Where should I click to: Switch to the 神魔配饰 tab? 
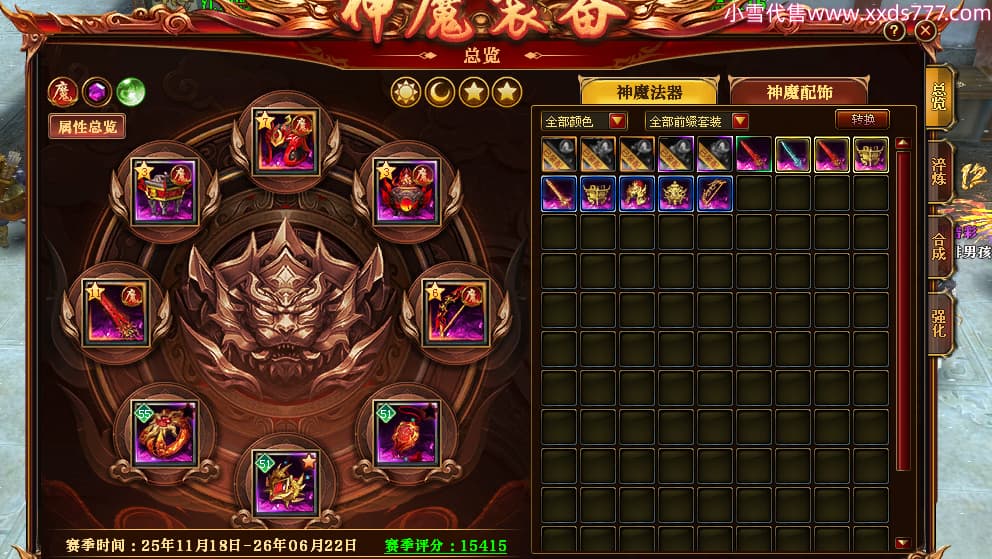click(799, 92)
